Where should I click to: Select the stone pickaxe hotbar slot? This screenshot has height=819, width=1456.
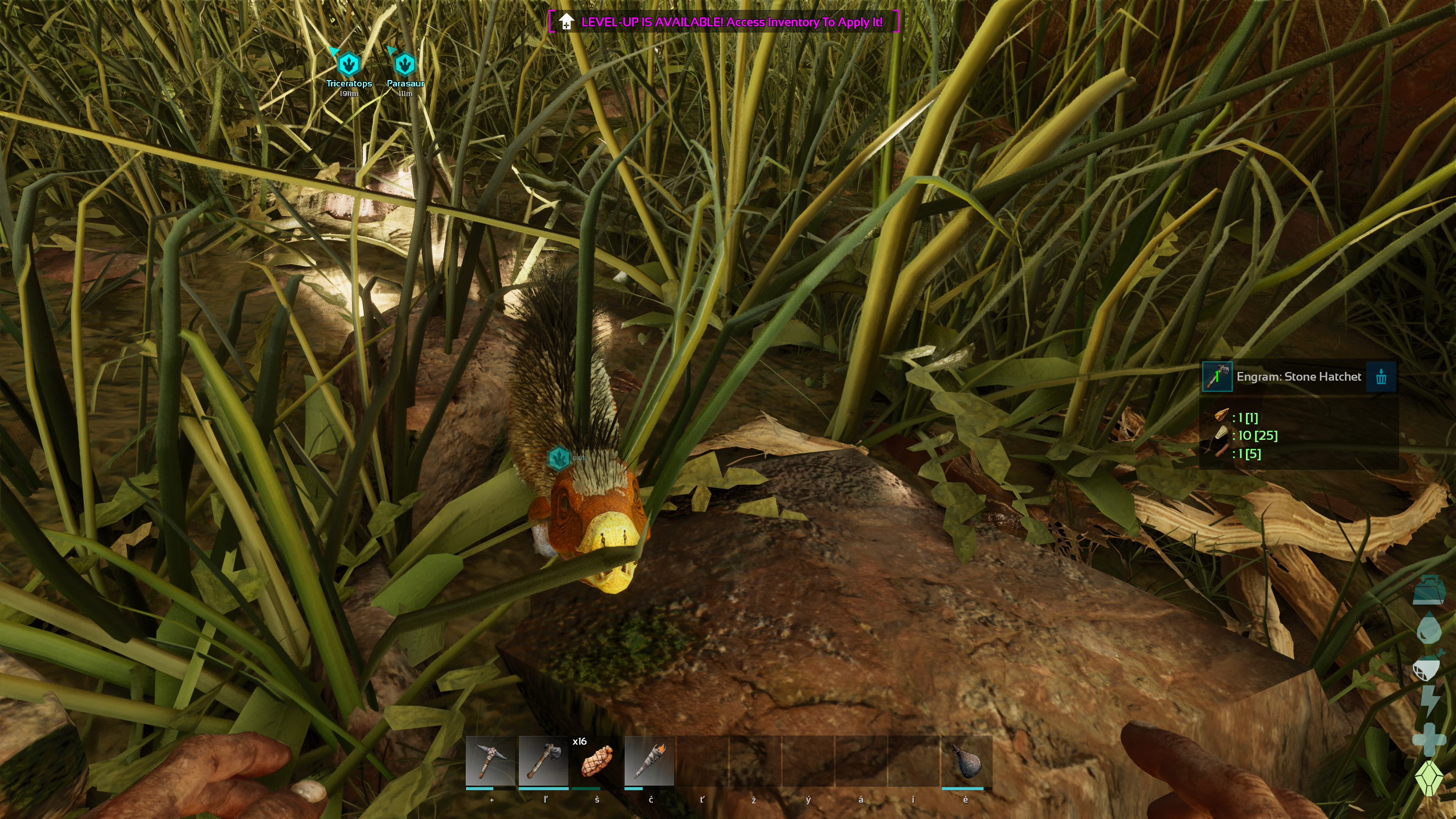point(490,761)
